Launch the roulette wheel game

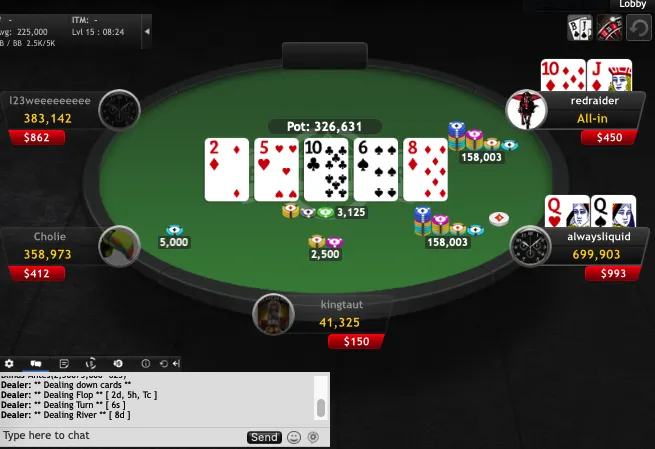point(610,29)
